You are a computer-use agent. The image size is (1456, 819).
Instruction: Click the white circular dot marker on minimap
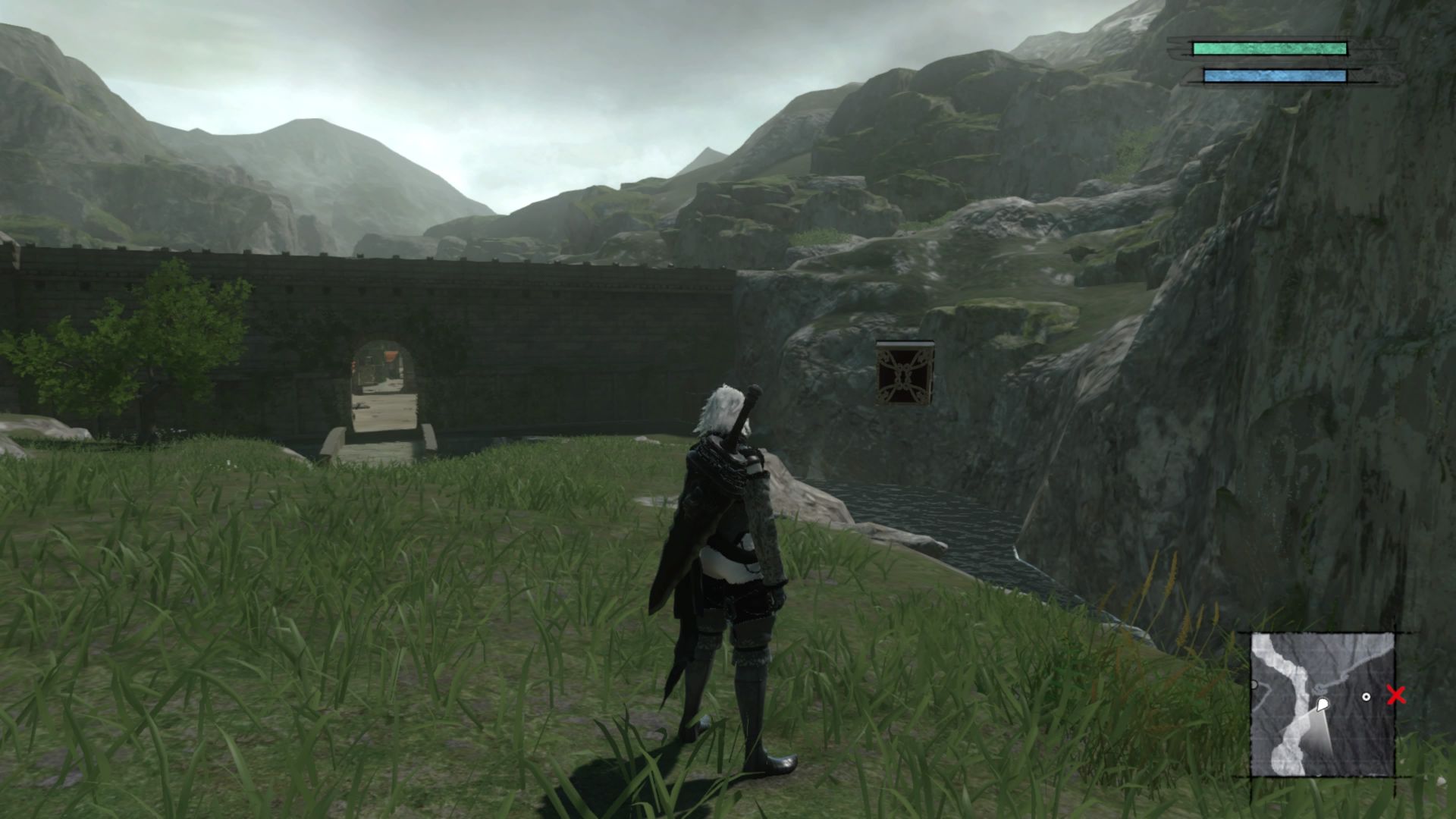(1366, 696)
